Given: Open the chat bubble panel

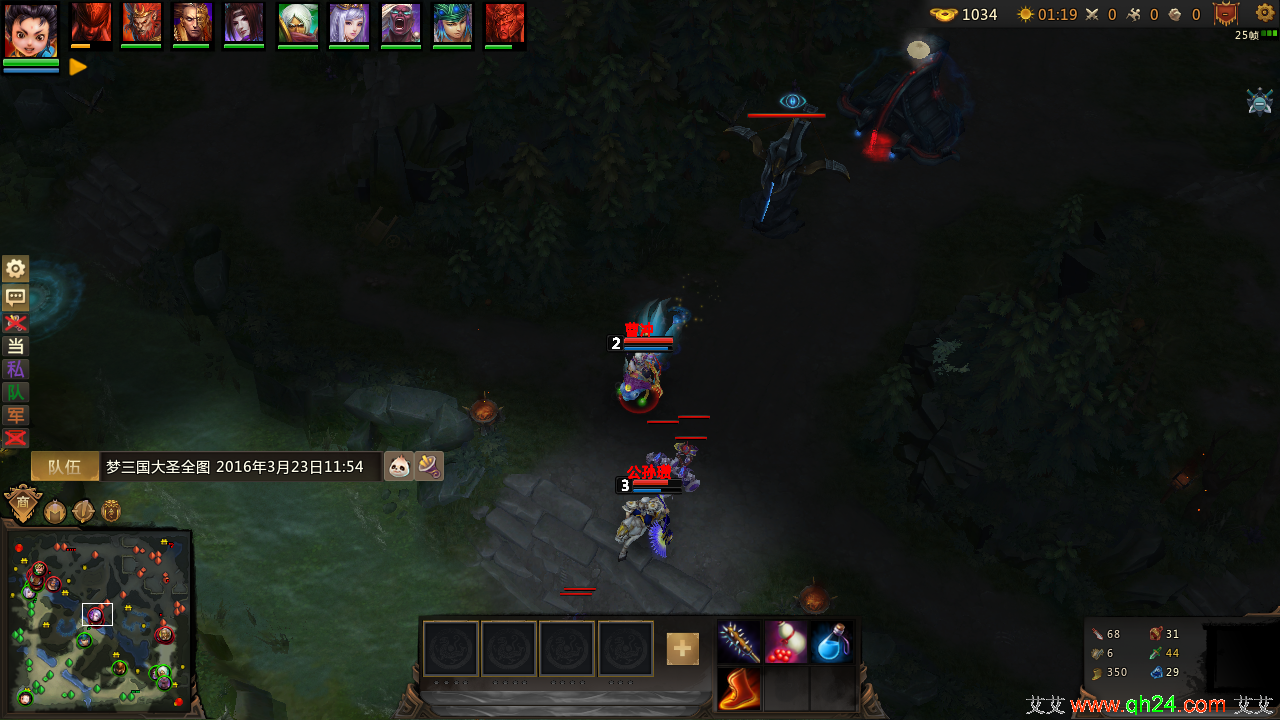Looking at the screenshot, I should 15,297.
